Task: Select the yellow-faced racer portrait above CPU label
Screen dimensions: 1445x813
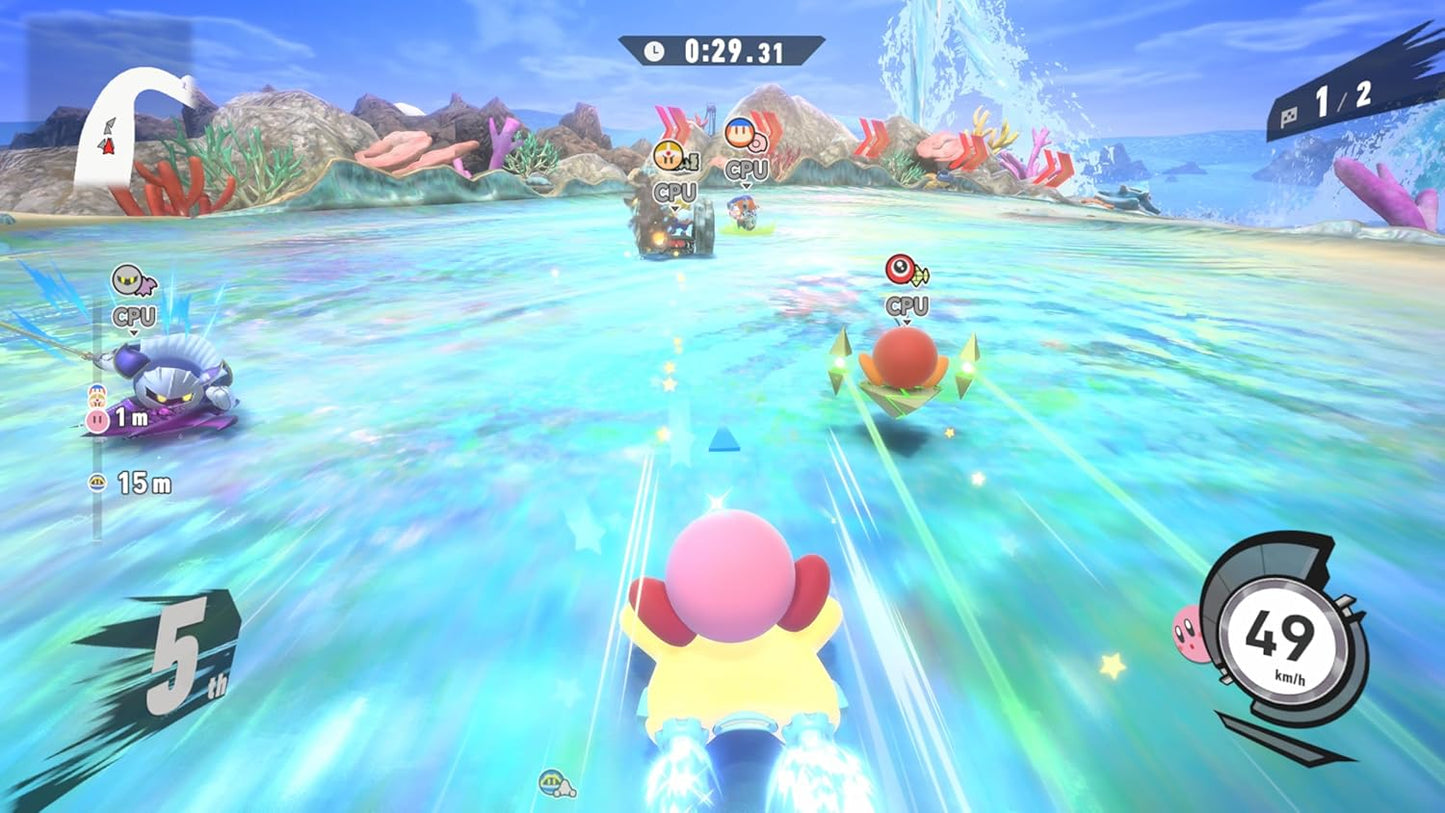Action: (667, 154)
